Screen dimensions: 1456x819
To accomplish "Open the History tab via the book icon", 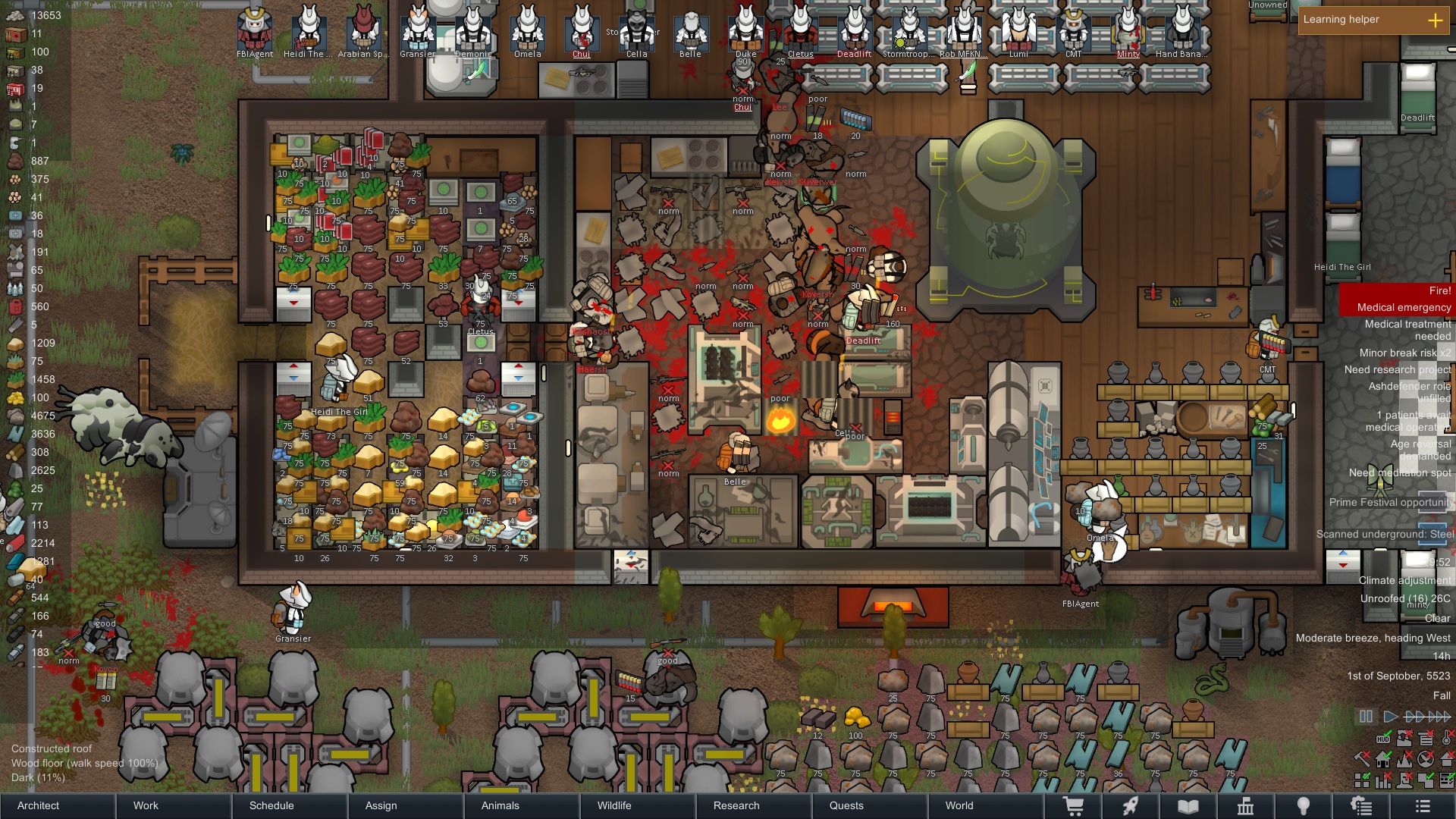I will [1188, 805].
